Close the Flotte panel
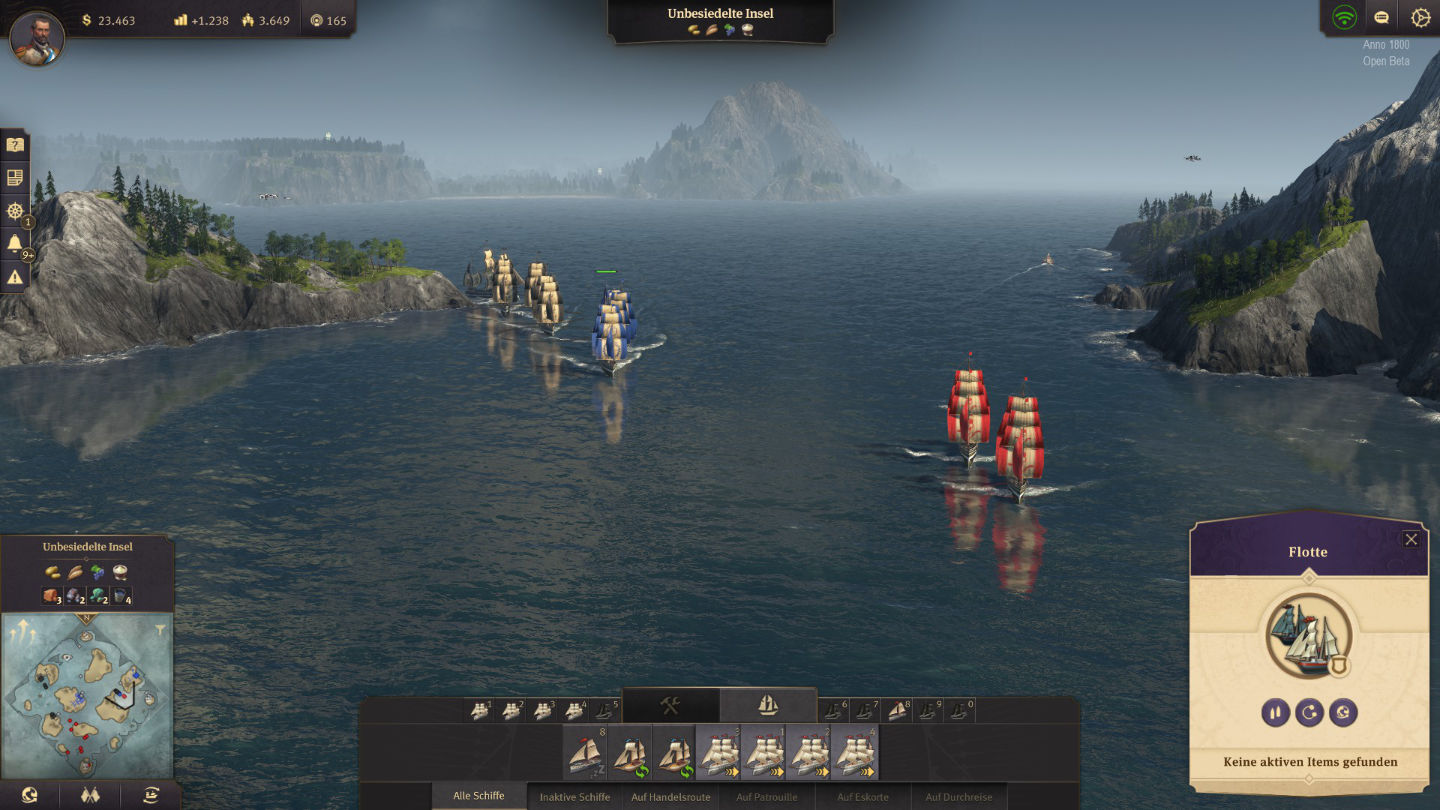This screenshot has height=810, width=1440. coord(1411,540)
